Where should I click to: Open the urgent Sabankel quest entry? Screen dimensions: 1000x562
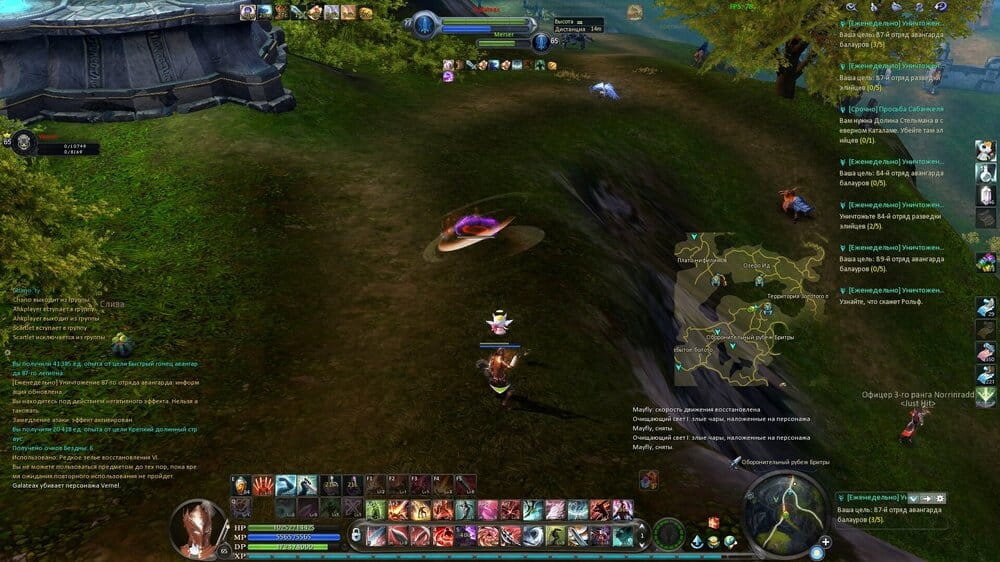[x=893, y=108]
